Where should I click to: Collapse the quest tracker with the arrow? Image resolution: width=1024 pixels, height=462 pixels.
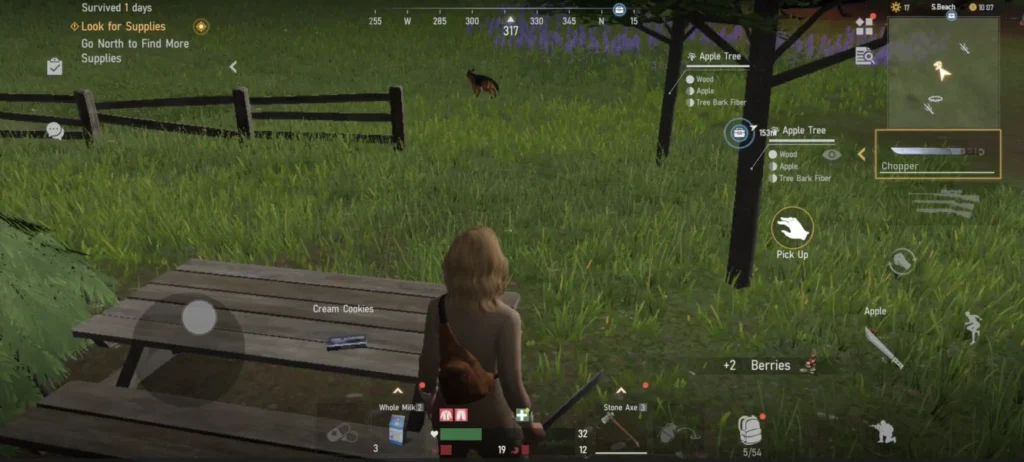point(233,67)
